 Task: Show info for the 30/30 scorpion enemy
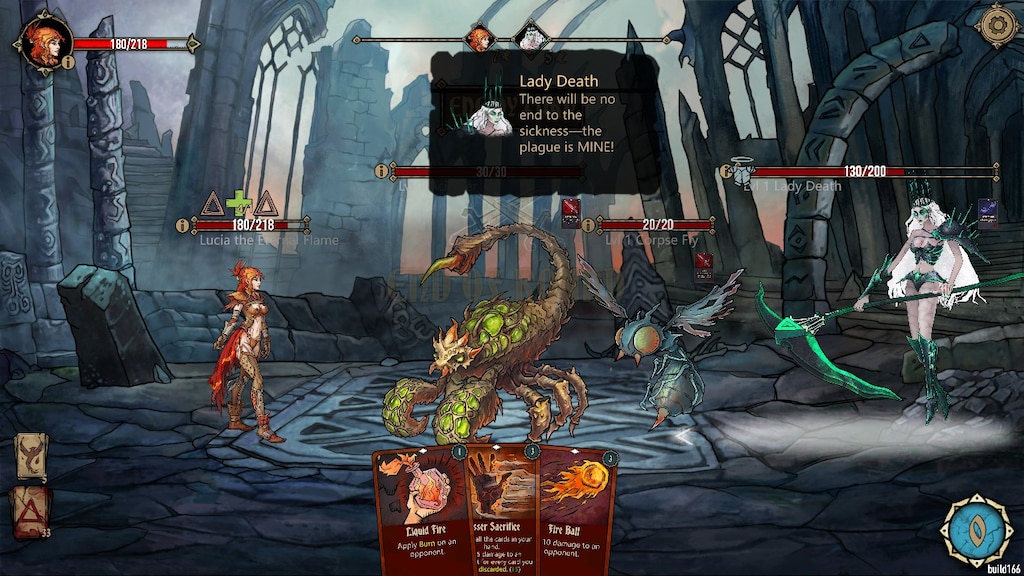381,172
